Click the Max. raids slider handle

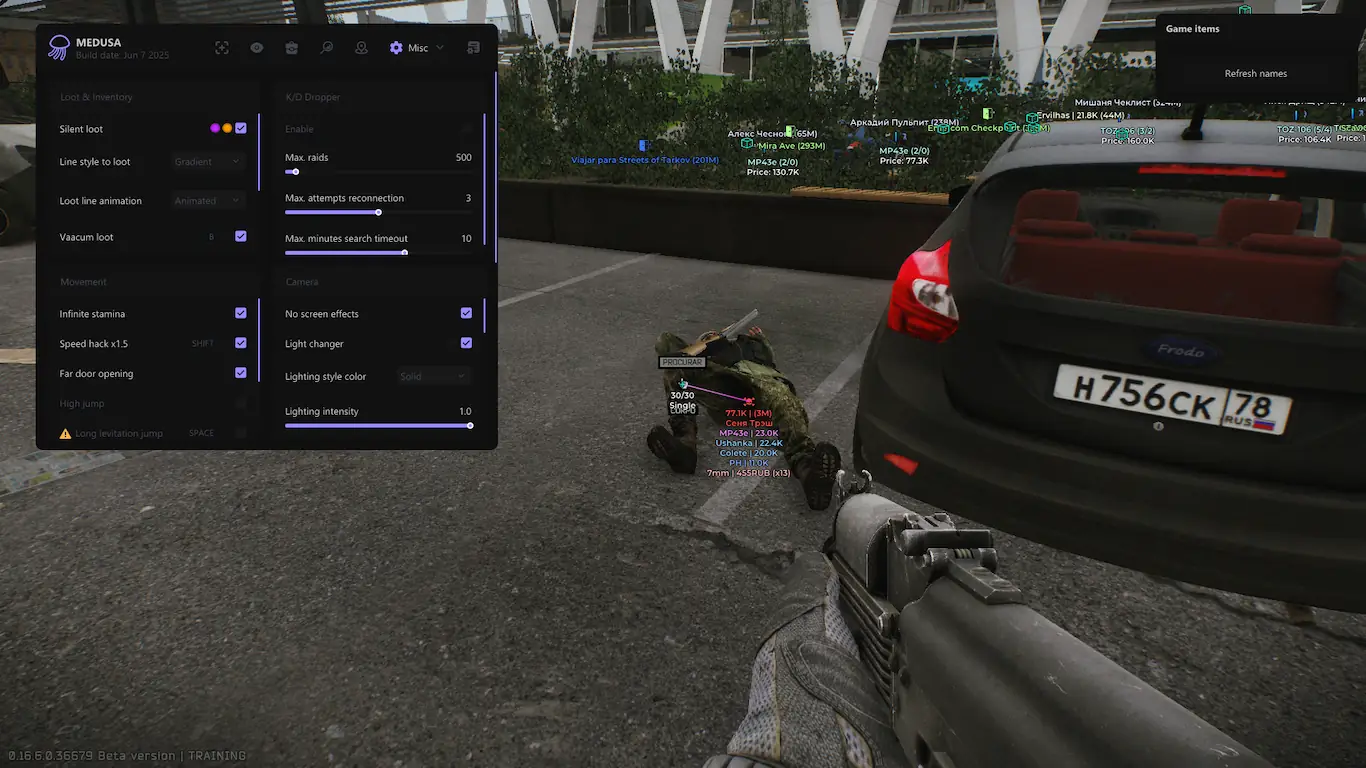coord(295,172)
